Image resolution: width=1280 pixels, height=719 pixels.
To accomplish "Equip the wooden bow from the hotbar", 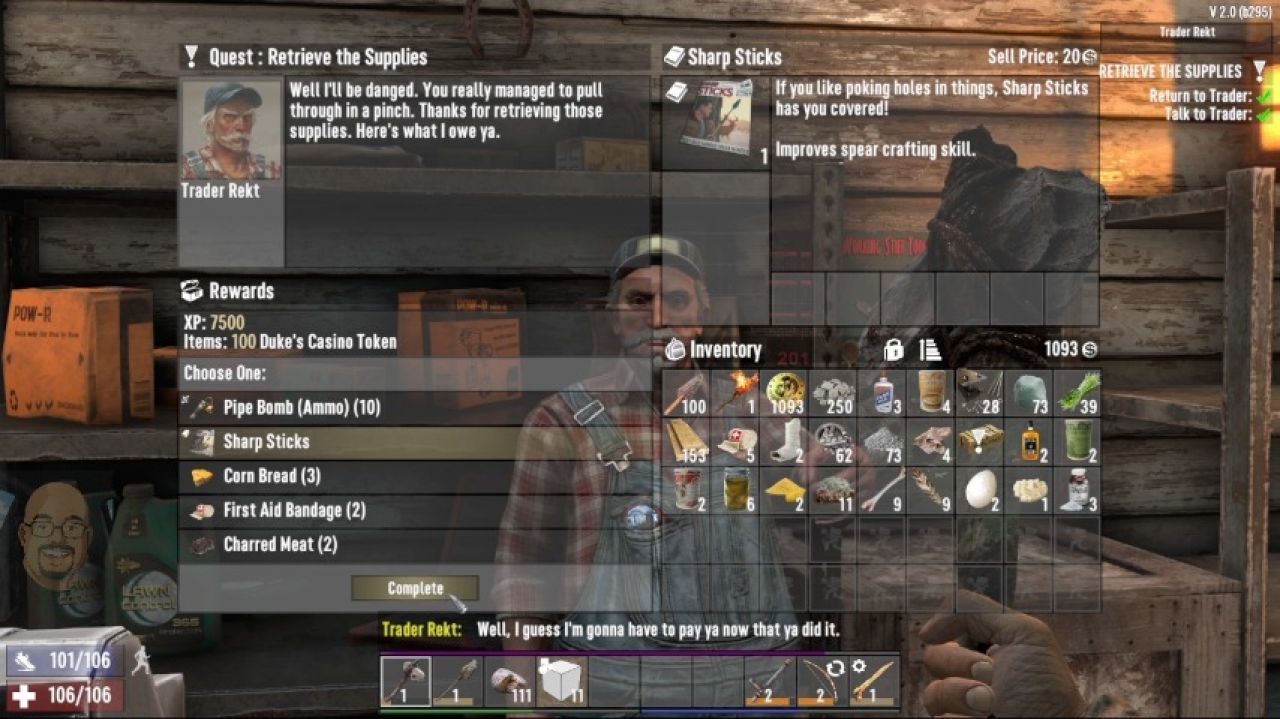I will pyautogui.click(x=822, y=682).
